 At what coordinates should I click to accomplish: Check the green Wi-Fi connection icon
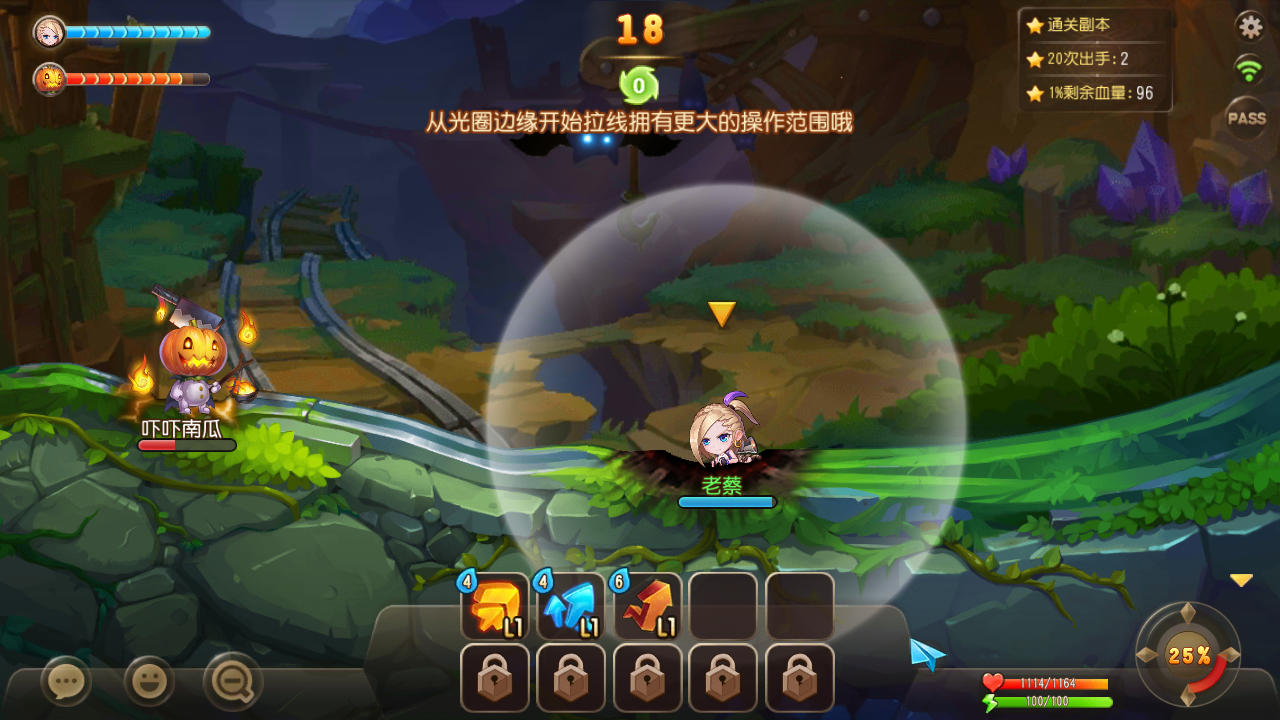click(1248, 70)
